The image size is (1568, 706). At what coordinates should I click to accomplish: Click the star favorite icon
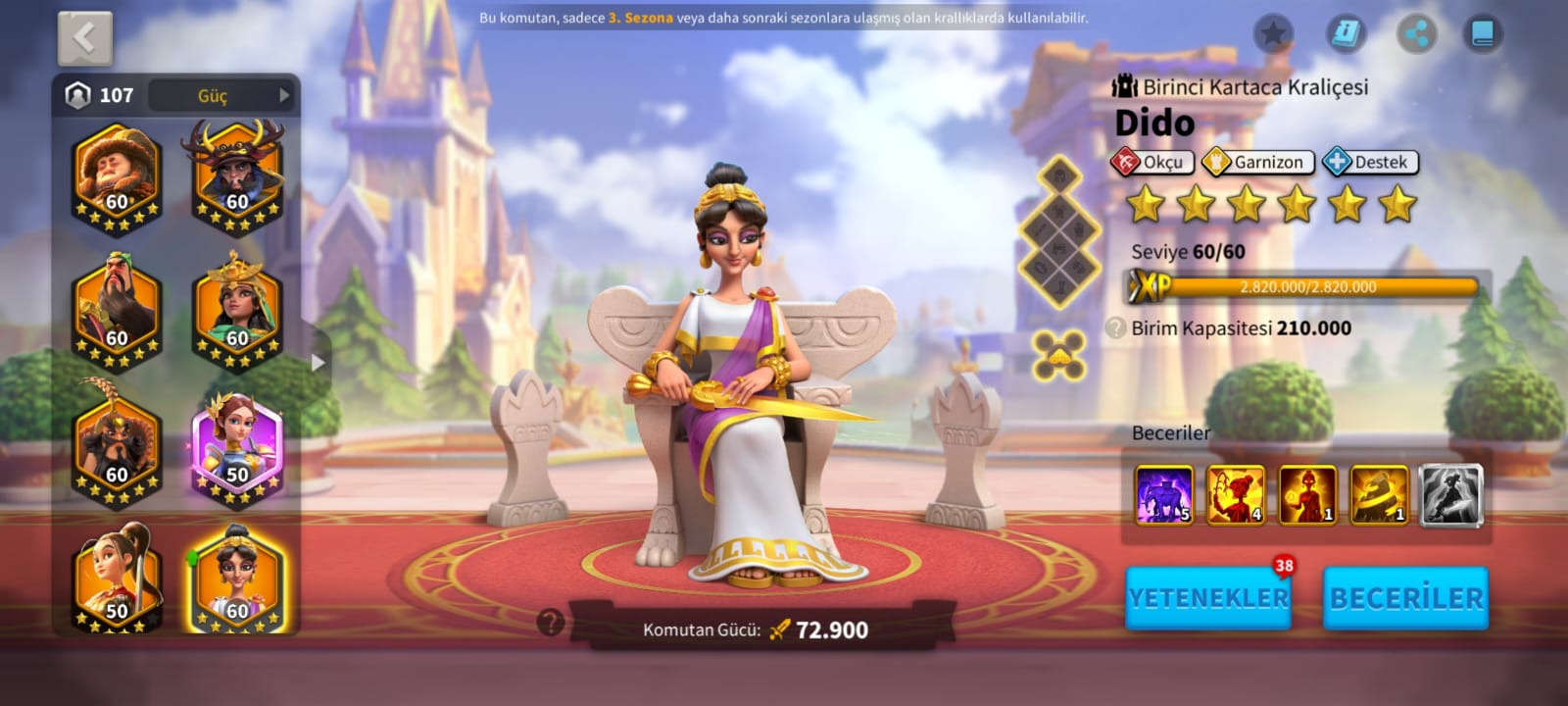(x=1273, y=34)
